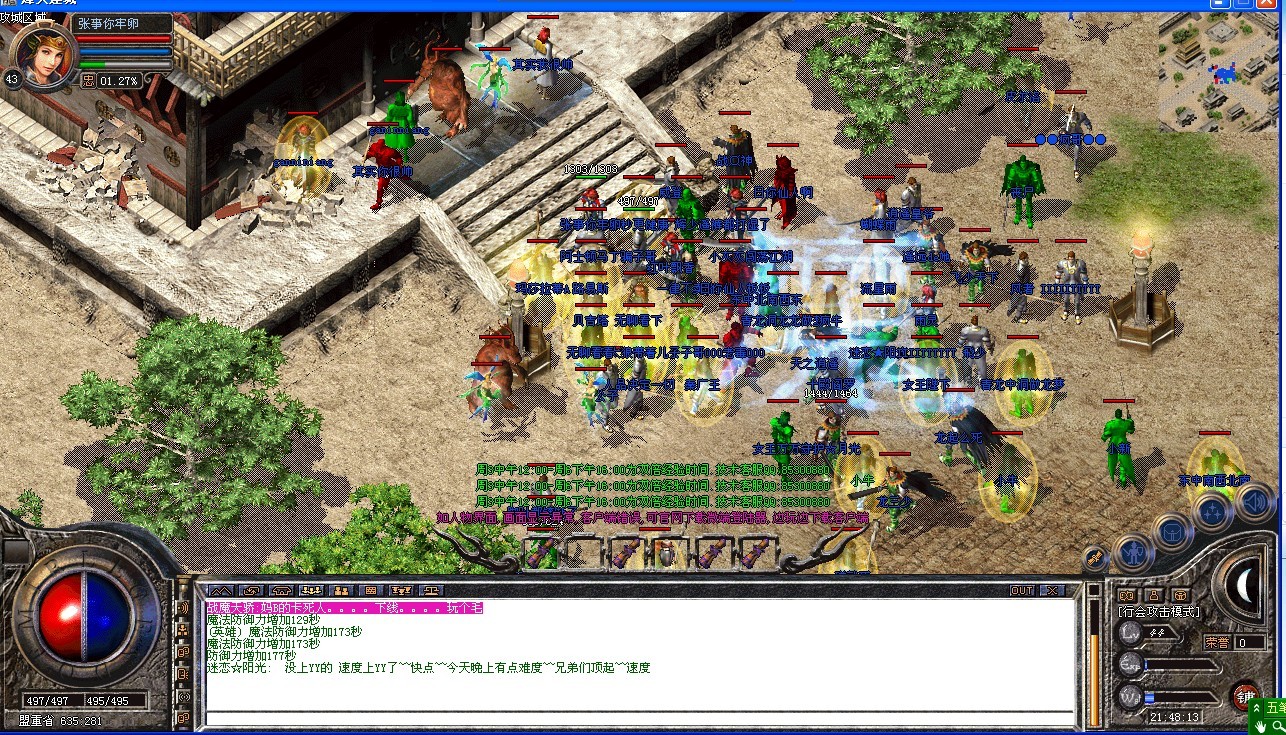Open the shop with the red 铺 button
This screenshot has height=735, width=1286.
1245,695
